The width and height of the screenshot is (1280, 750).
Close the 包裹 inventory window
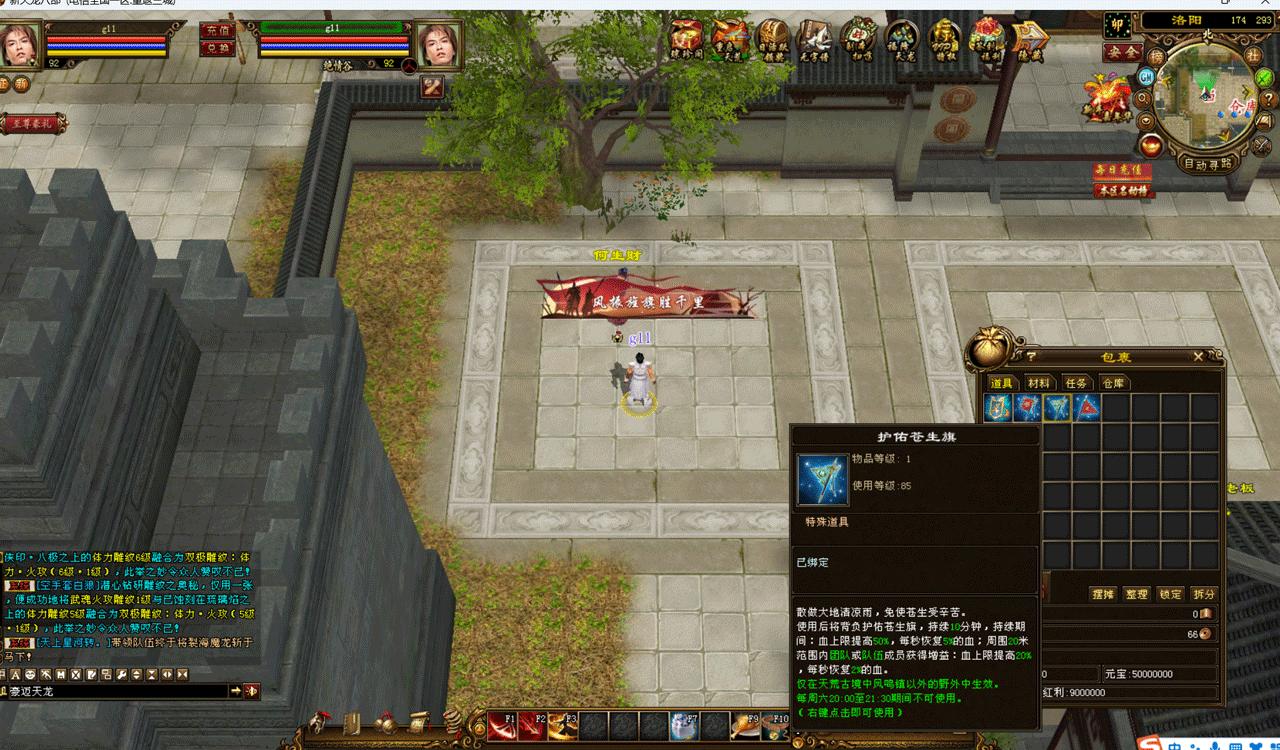[x=1198, y=356]
